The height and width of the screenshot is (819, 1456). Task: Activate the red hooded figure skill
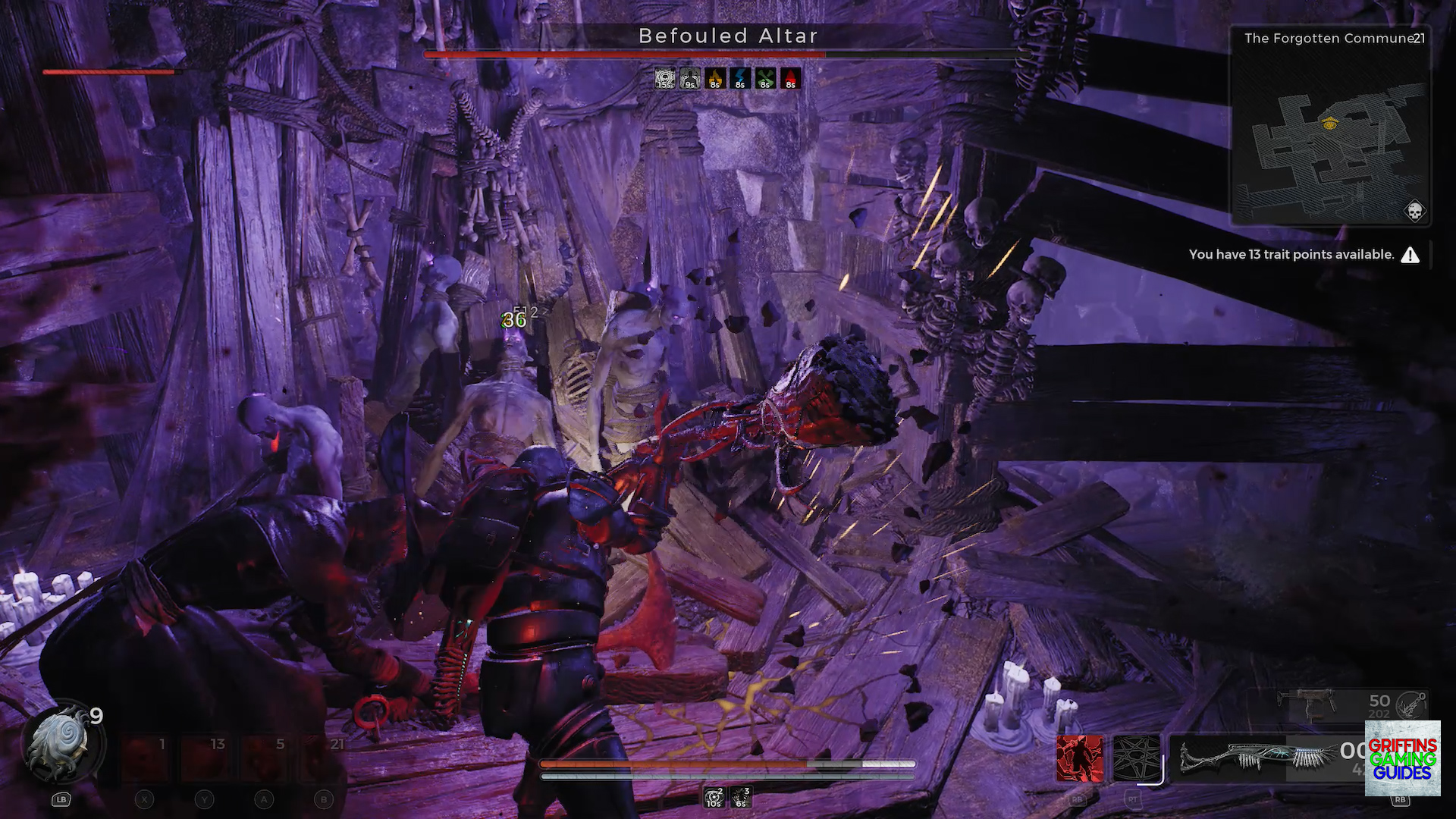click(x=1080, y=758)
